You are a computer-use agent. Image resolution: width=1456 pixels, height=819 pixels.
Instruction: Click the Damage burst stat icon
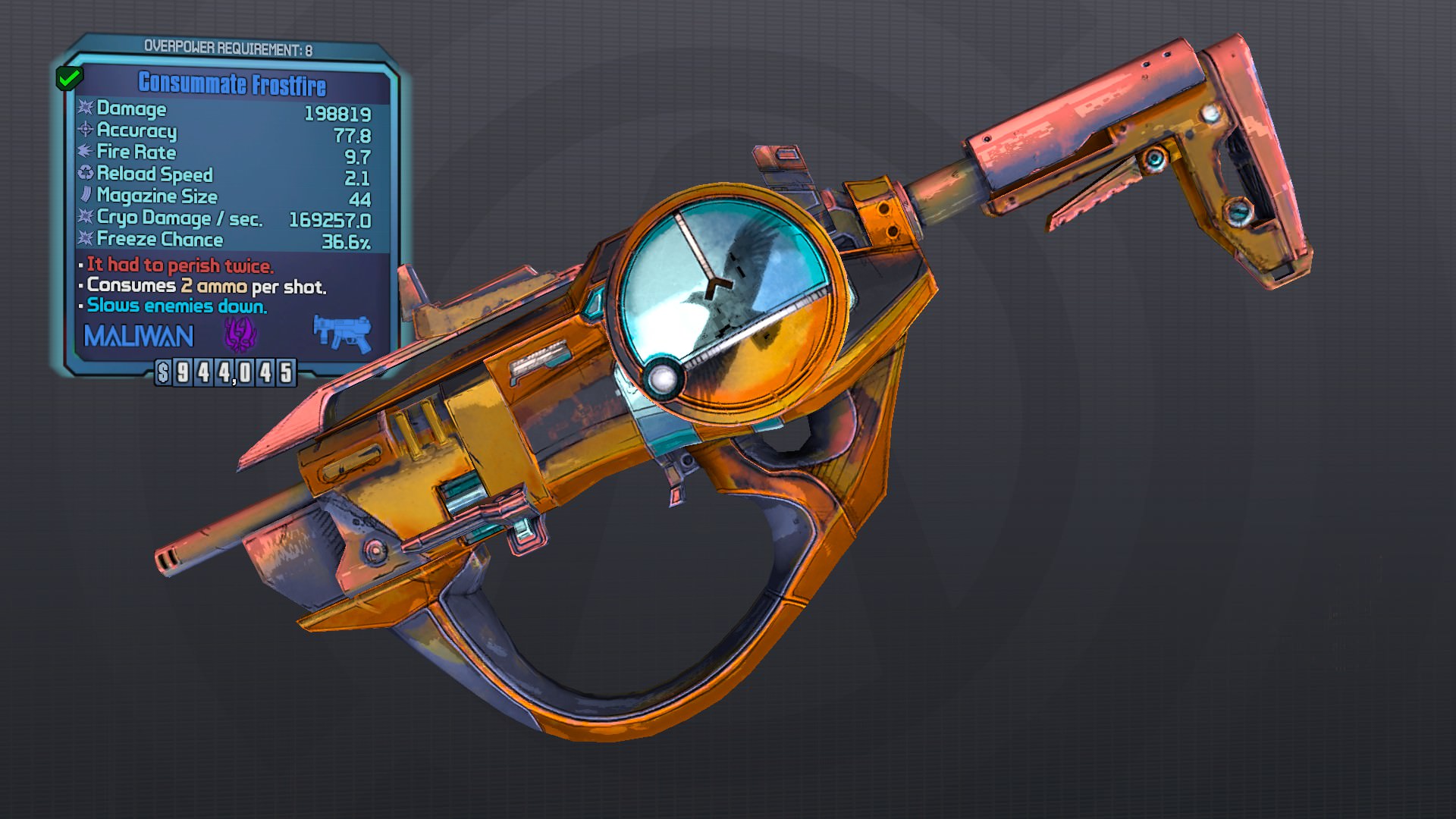[x=86, y=110]
